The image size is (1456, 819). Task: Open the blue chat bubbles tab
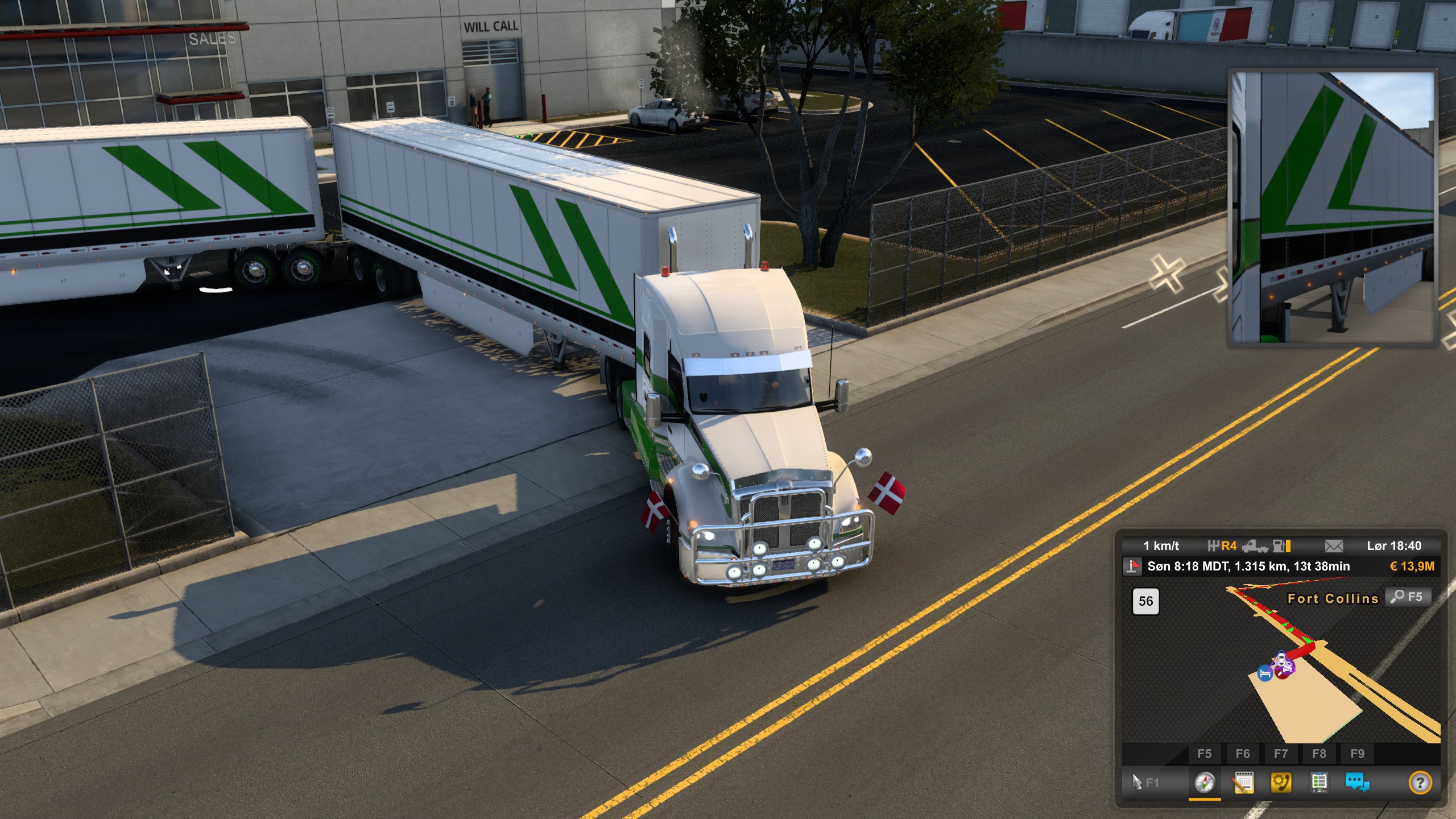point(1357,783)
